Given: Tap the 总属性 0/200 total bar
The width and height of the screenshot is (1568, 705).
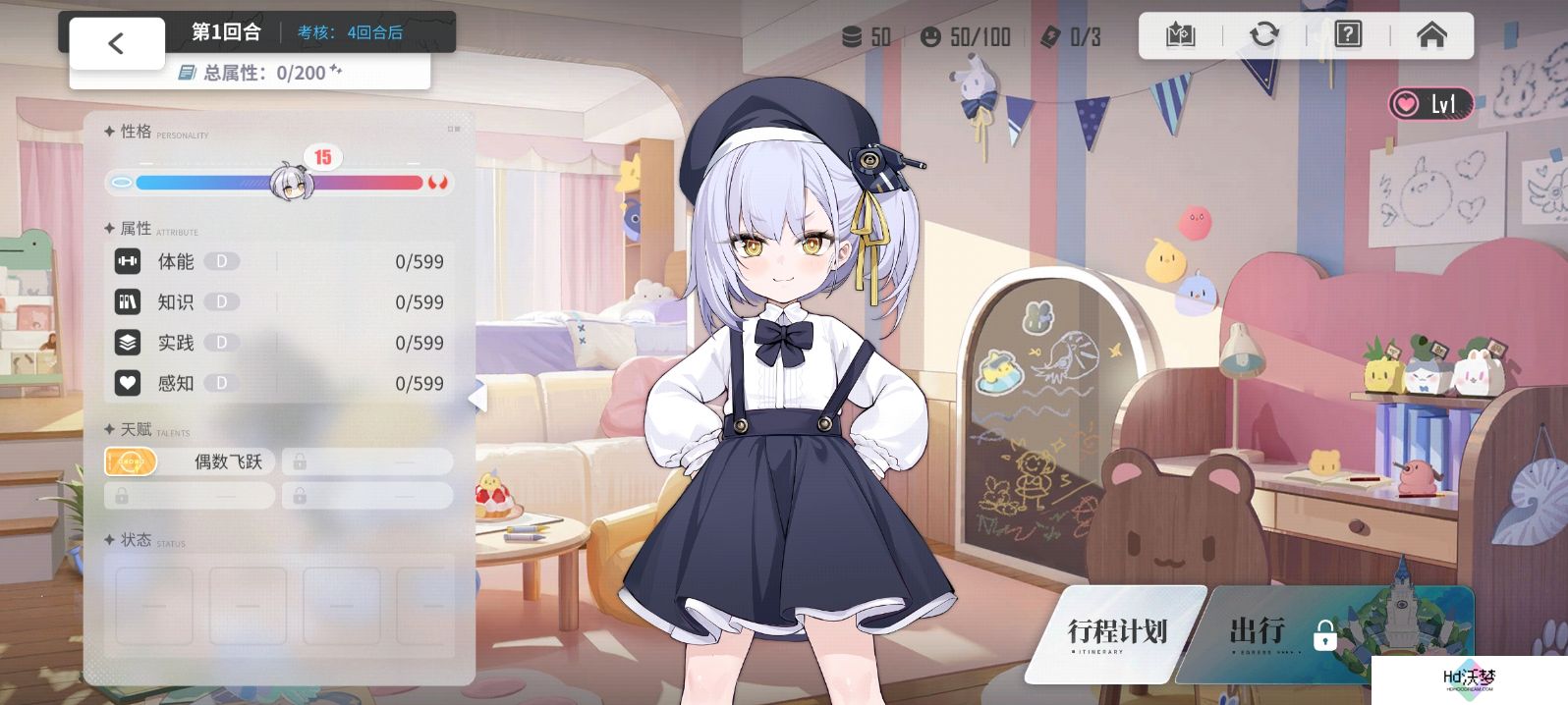Looking at the screenshot, I should [x=252, y=73].
